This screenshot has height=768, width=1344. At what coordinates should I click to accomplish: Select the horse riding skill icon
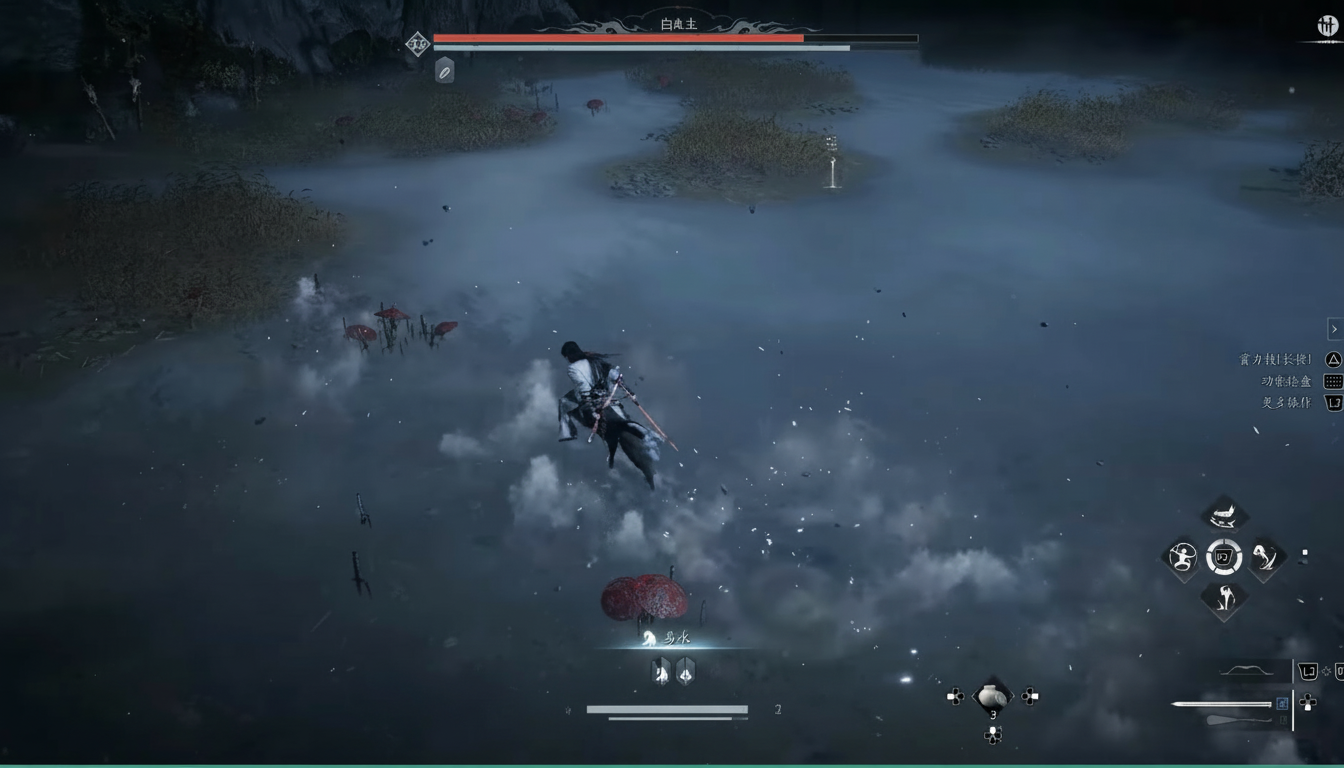[x=1224, y=513]
